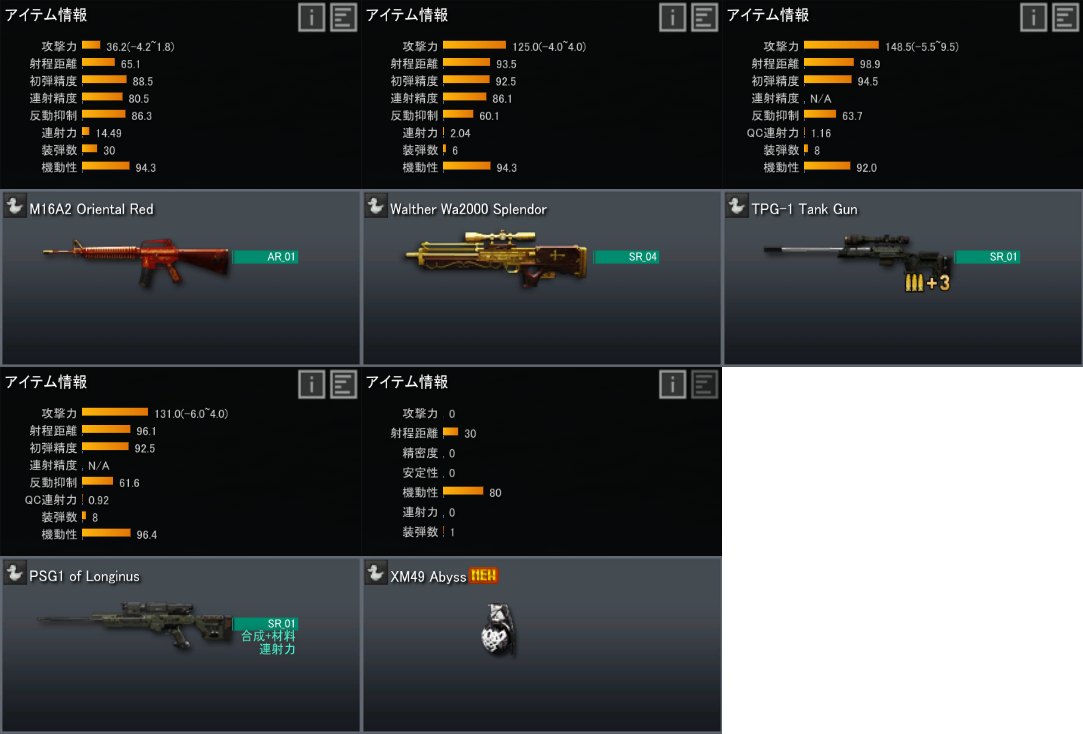
Task: Choose the Walther Wa2000 Splendor sniper card
Action: tap(541, 277)
